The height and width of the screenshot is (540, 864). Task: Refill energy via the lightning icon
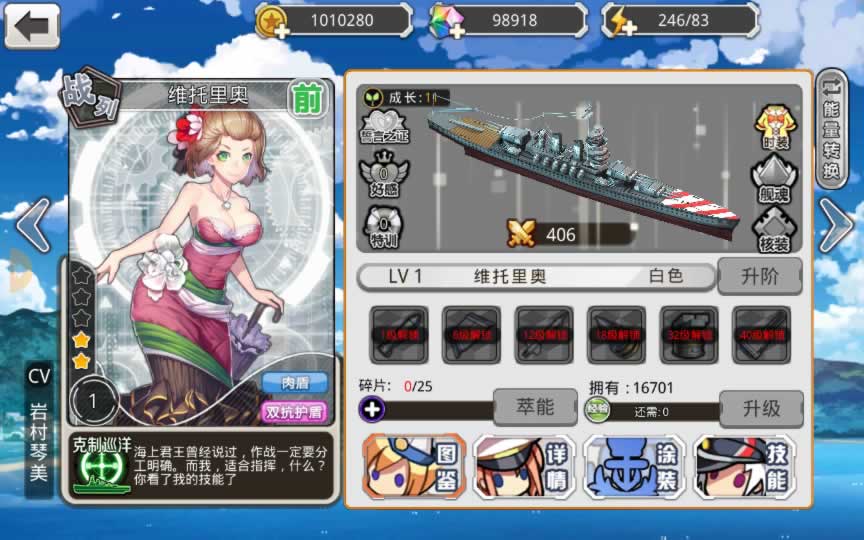(x=621, y=21)
